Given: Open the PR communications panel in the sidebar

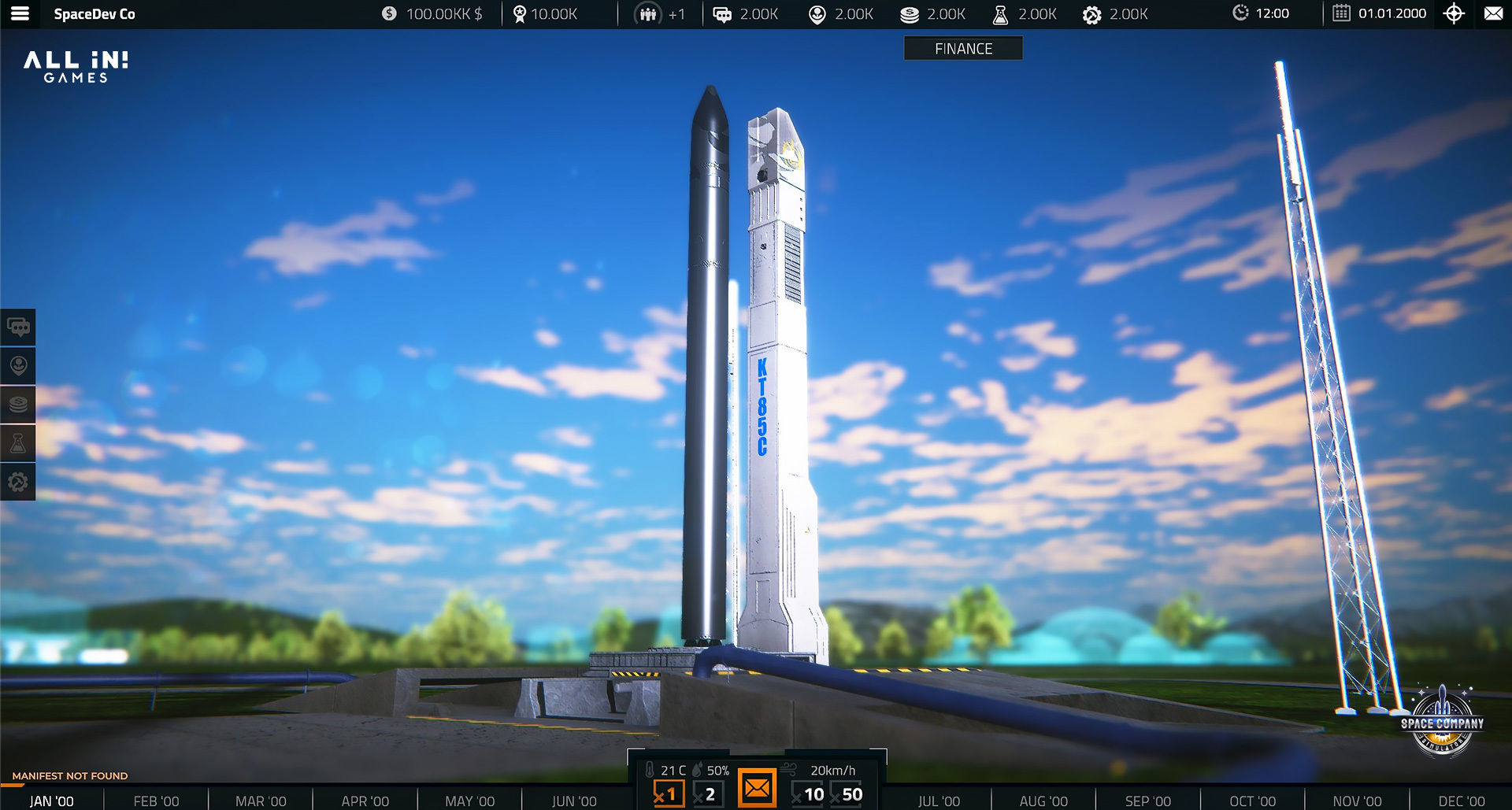Looking at the screenshot, I should coord(19,327).
